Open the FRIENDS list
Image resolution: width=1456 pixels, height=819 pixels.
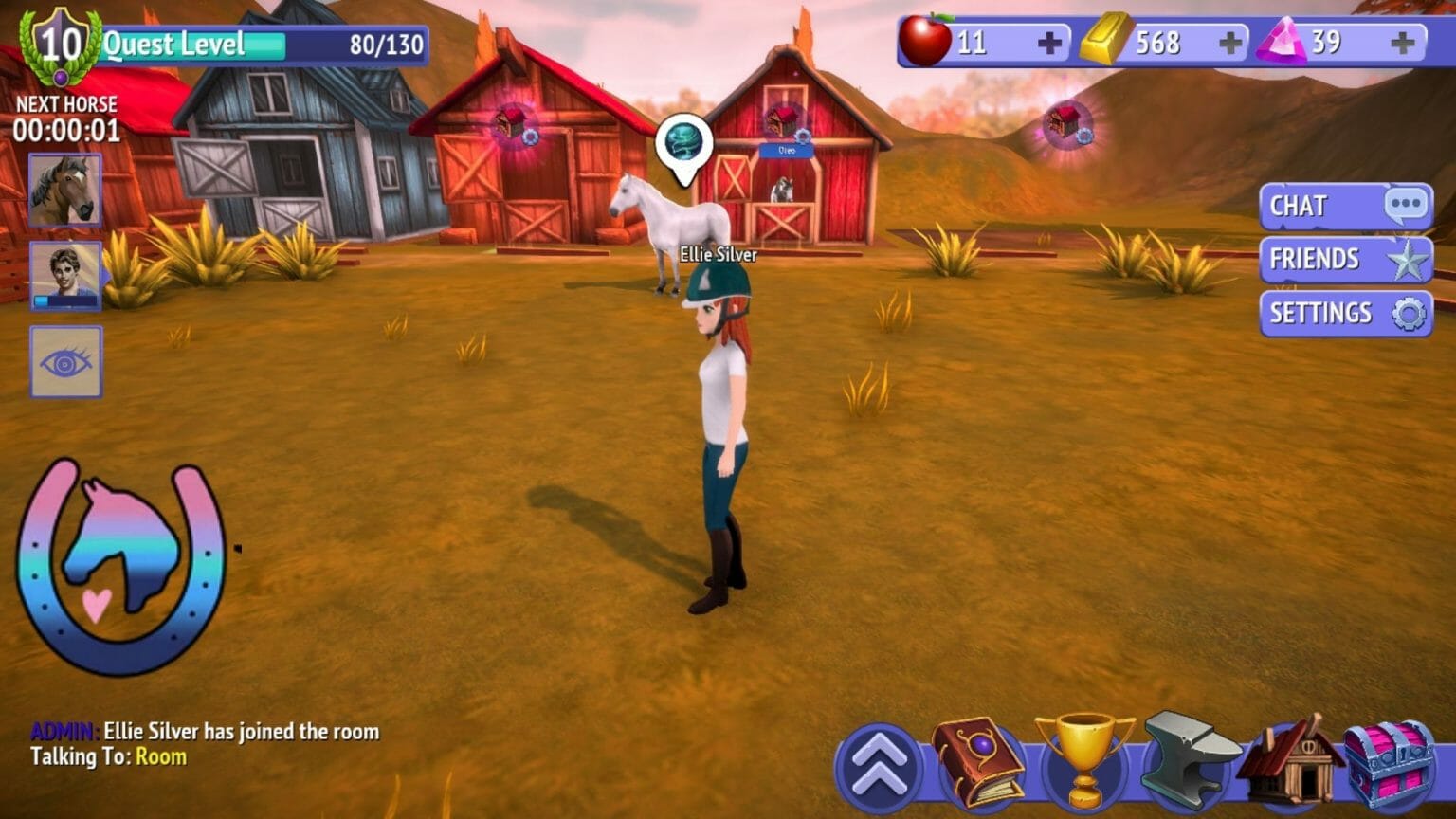[x=1344, y=259]
